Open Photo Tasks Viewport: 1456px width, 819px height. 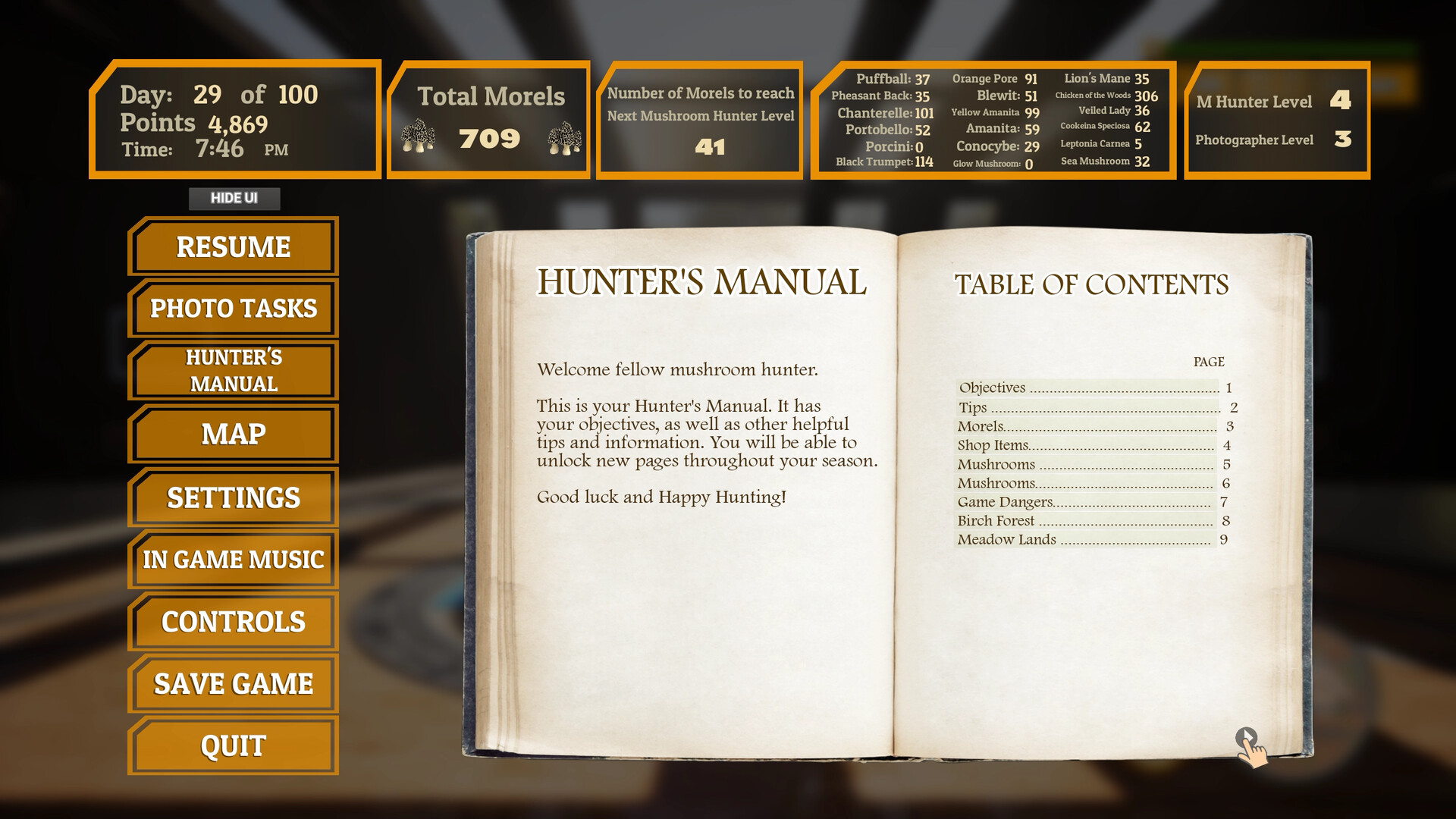pyautogui.click(x=232, y=309)
